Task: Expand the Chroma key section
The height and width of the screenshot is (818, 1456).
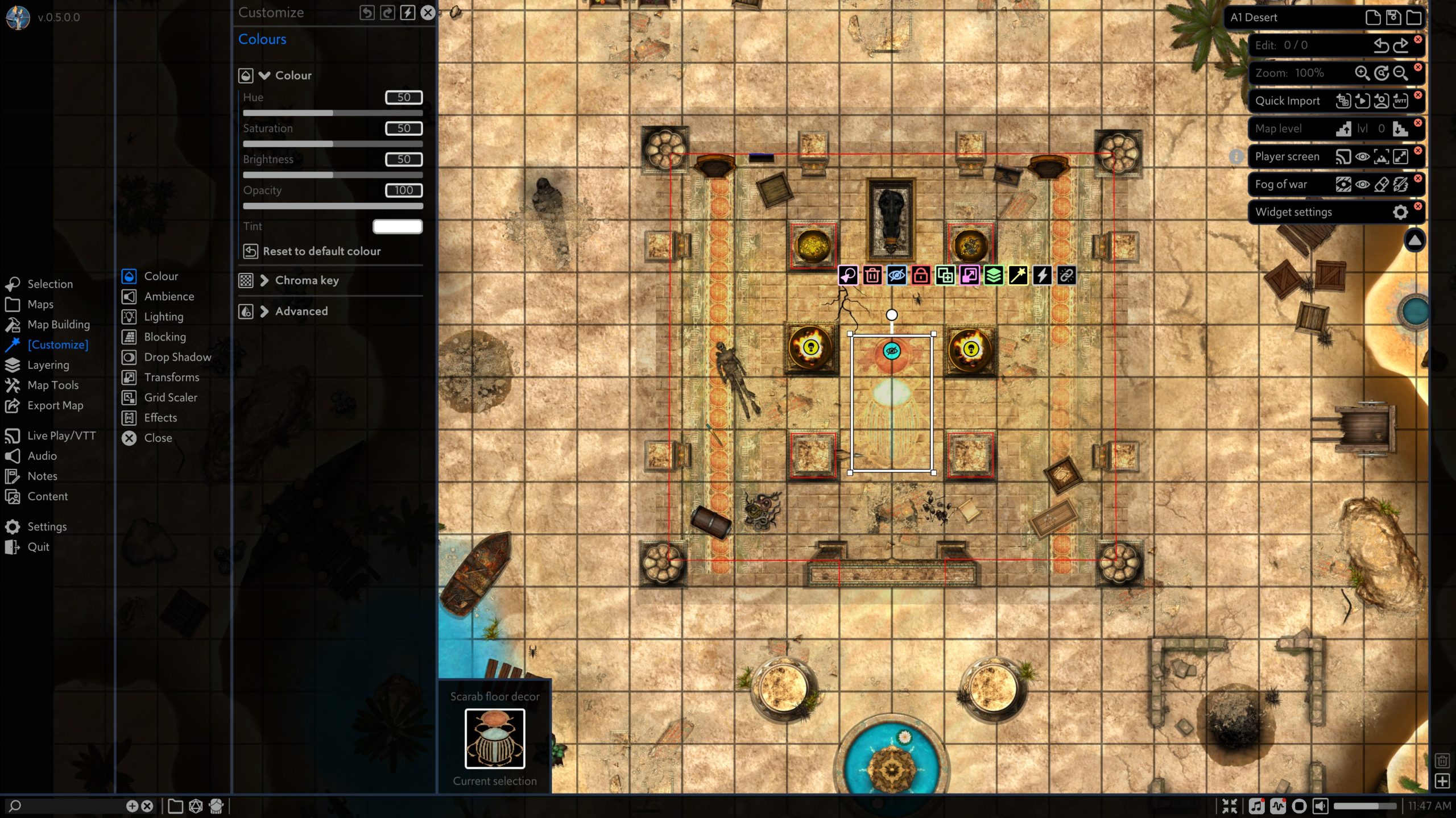Action: point(306,280)
